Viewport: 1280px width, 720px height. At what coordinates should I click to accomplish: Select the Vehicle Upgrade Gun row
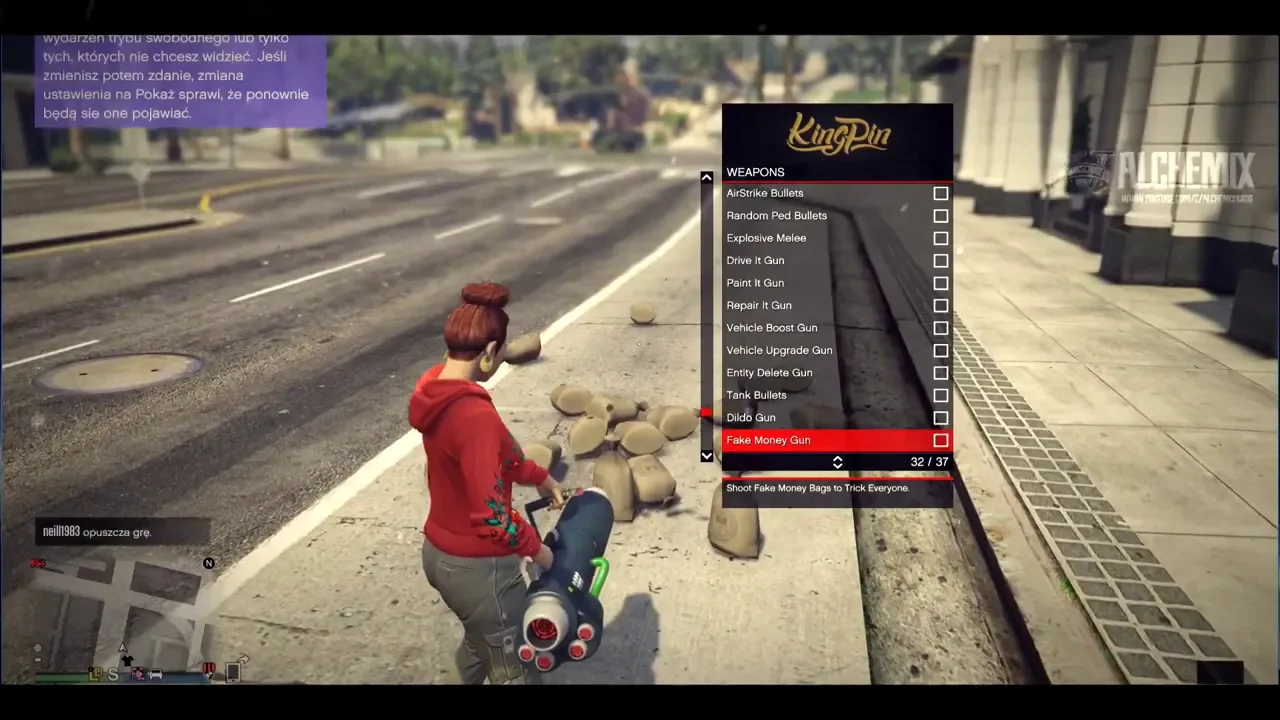779,351
